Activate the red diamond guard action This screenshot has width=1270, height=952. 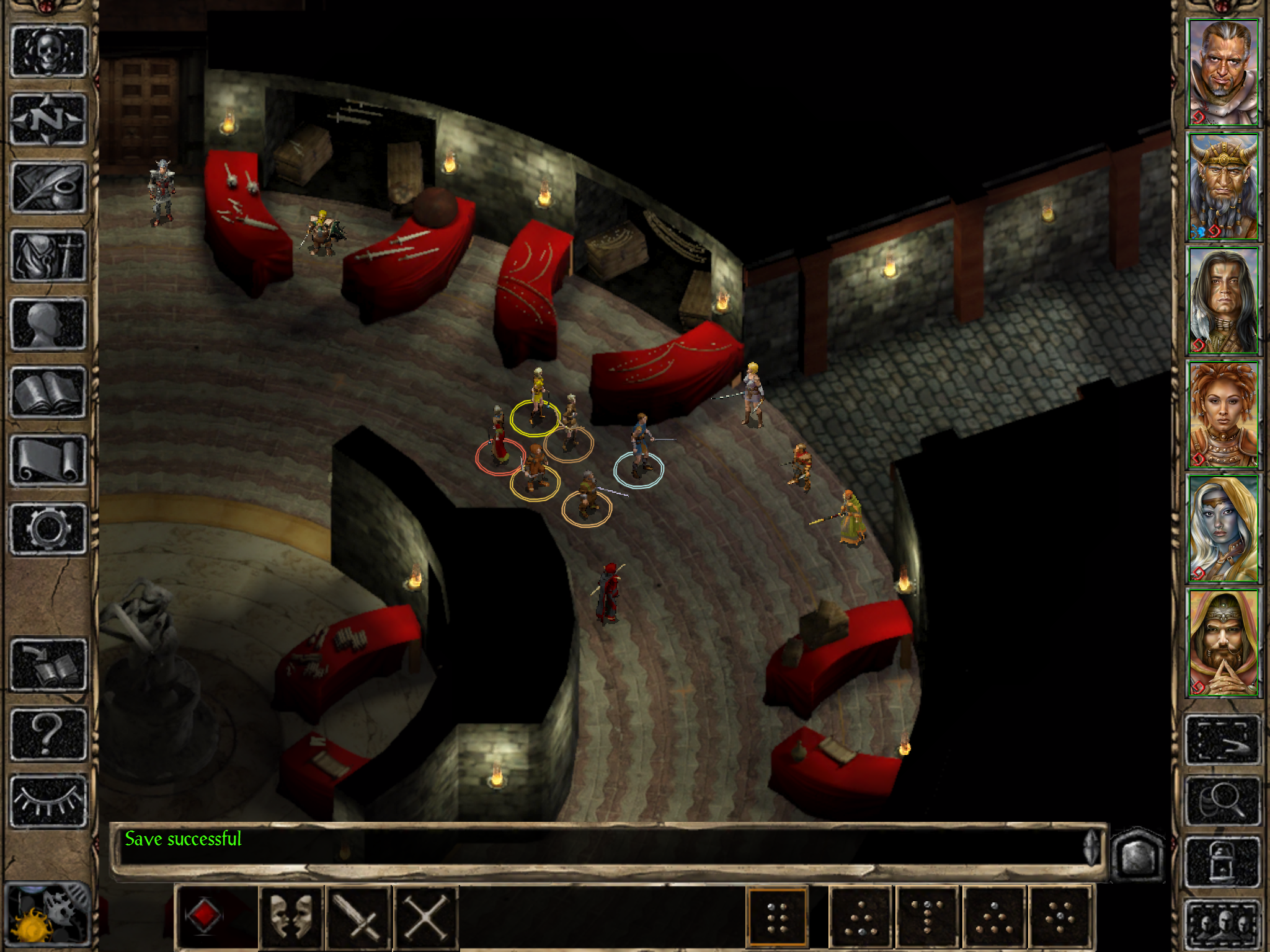203,916
